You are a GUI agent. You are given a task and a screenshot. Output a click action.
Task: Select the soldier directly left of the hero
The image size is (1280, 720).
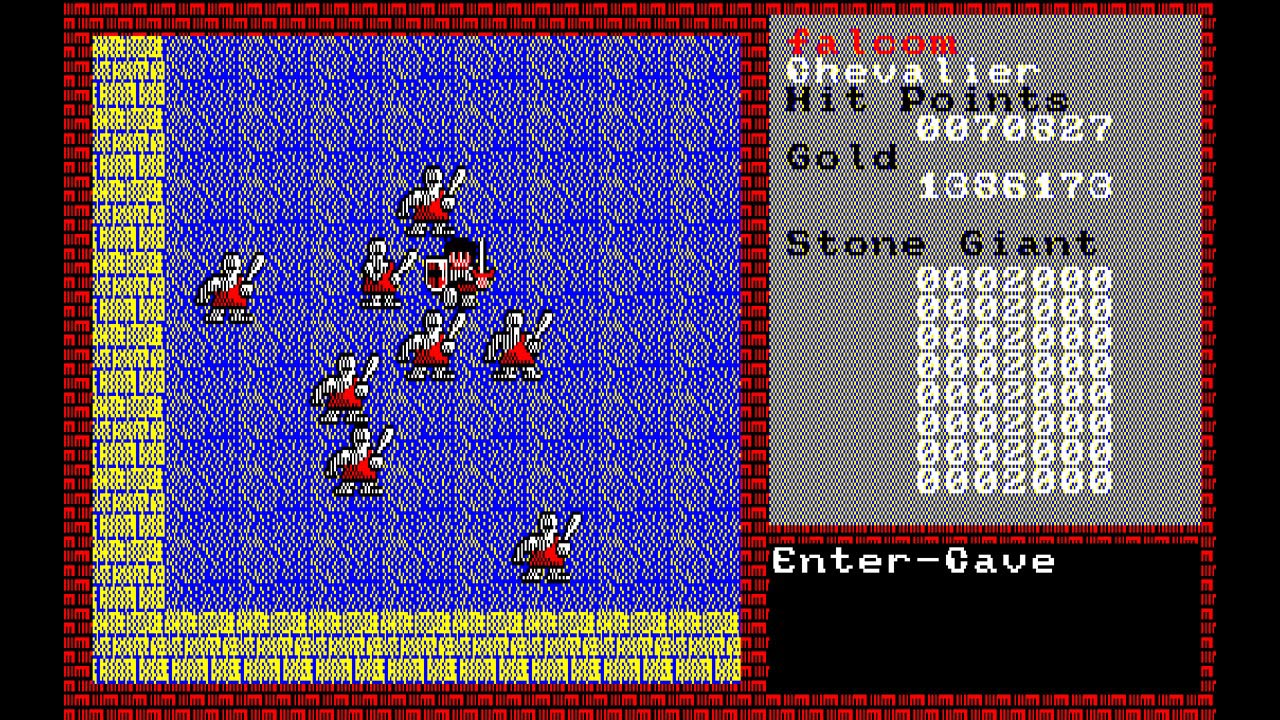383,270
